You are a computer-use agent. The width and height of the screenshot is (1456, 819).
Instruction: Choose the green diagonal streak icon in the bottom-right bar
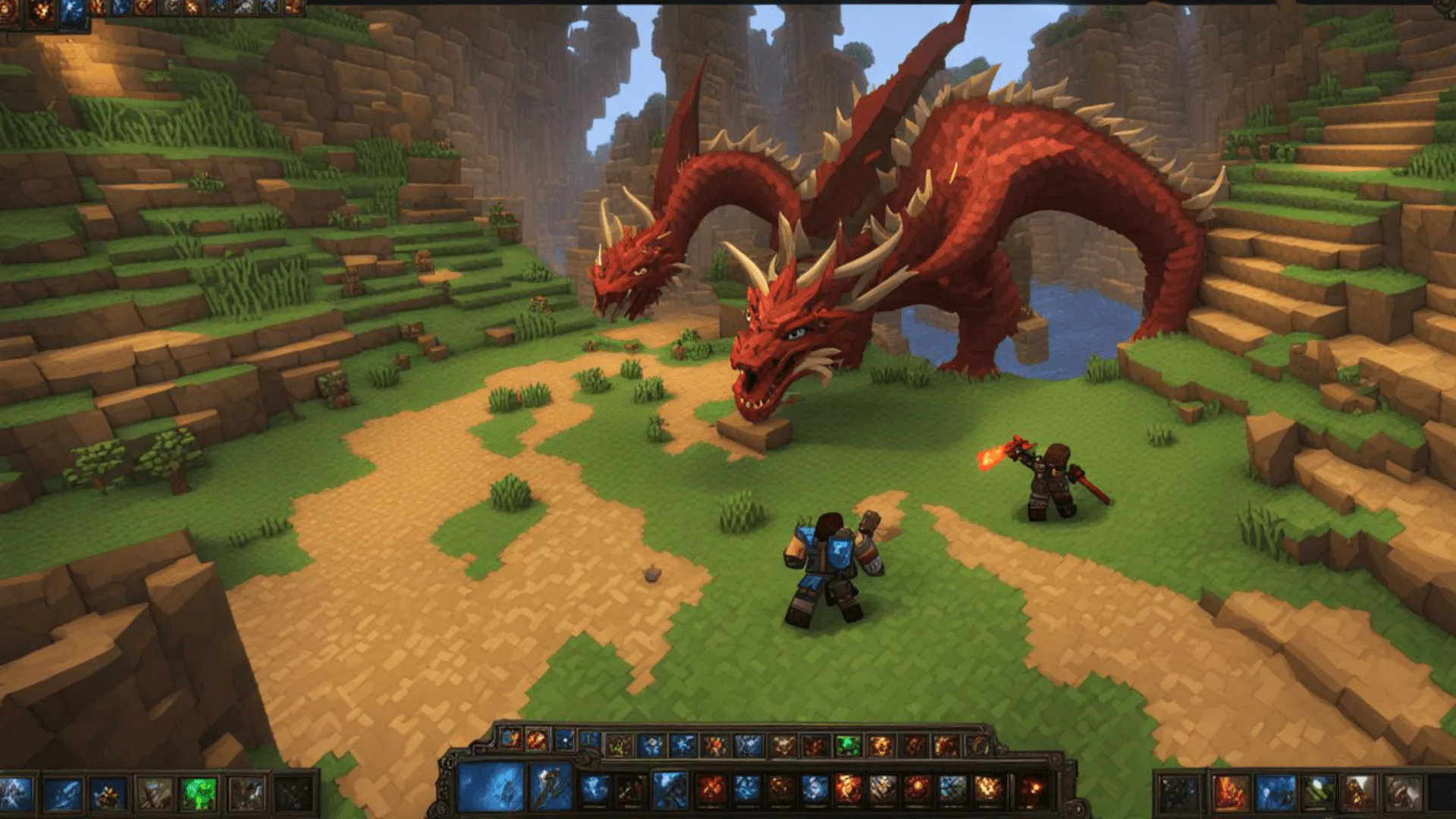coord(1318,792)
